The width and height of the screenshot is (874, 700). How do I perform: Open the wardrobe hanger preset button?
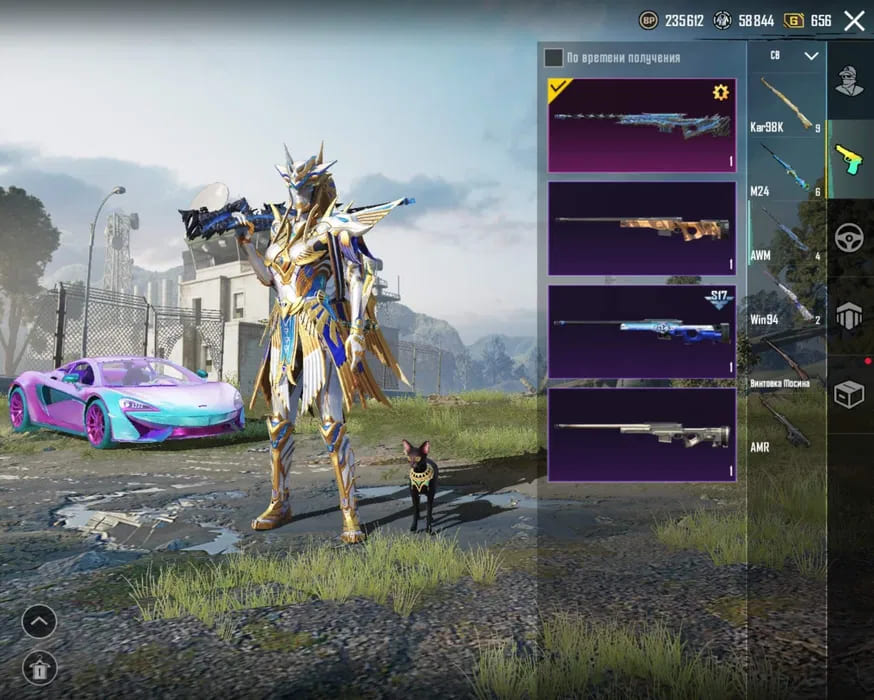38,667
